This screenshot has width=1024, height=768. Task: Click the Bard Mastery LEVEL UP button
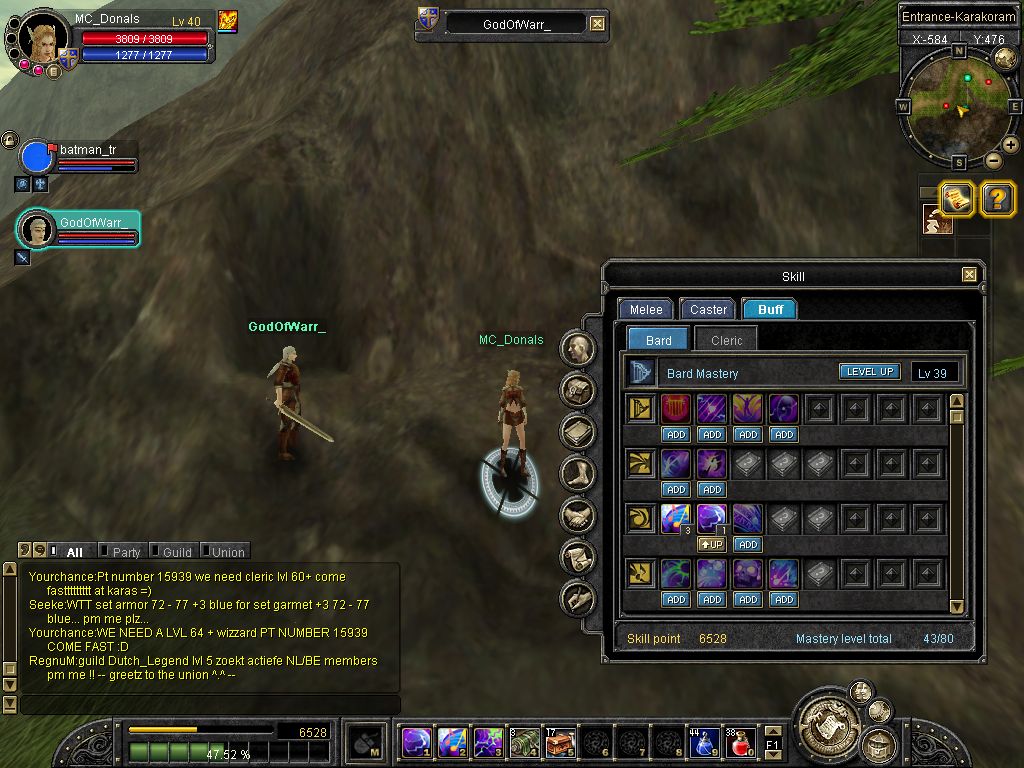(x=869, y=372)
